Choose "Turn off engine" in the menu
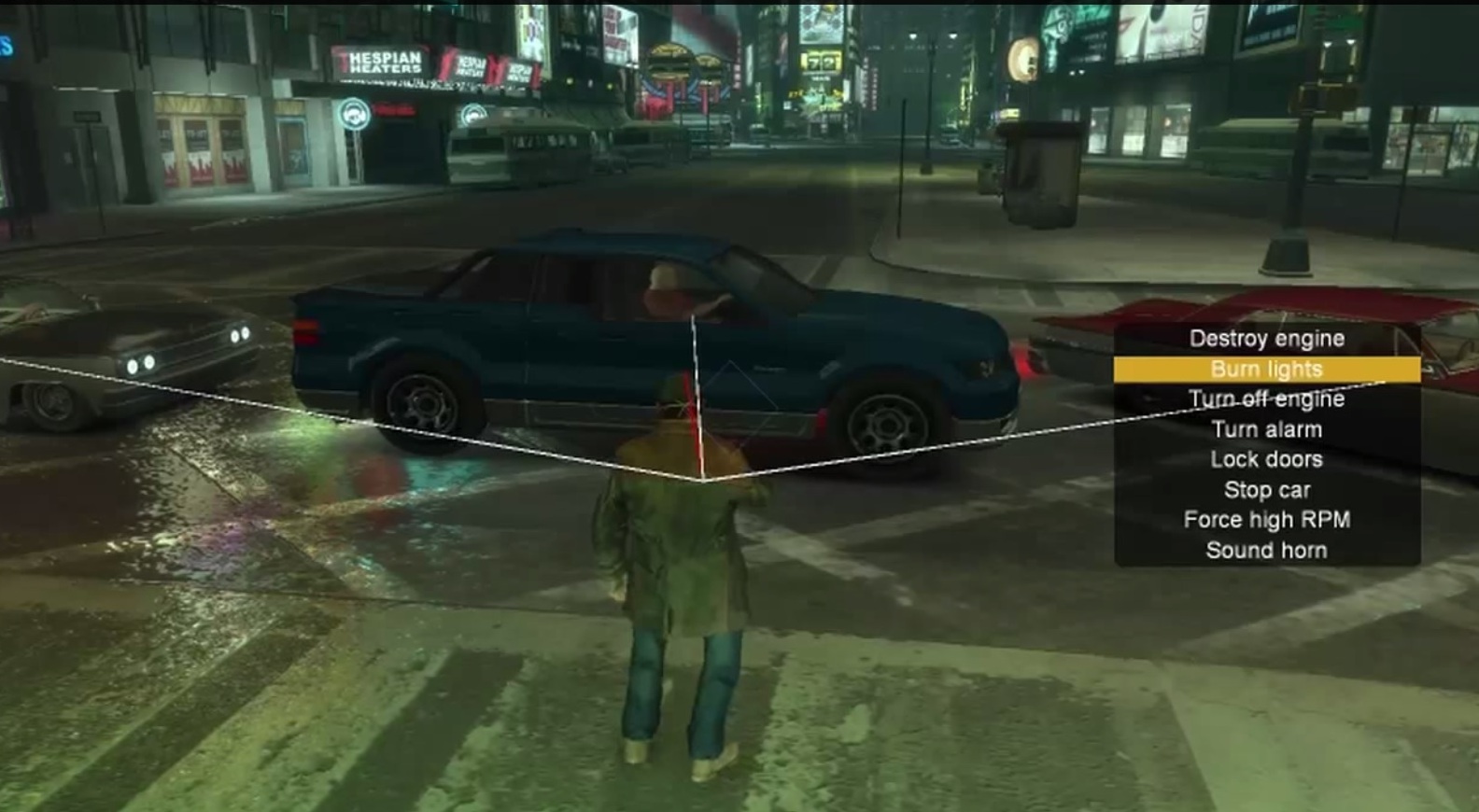Viewport: 1479px width, 812px height. (1268, 399)
